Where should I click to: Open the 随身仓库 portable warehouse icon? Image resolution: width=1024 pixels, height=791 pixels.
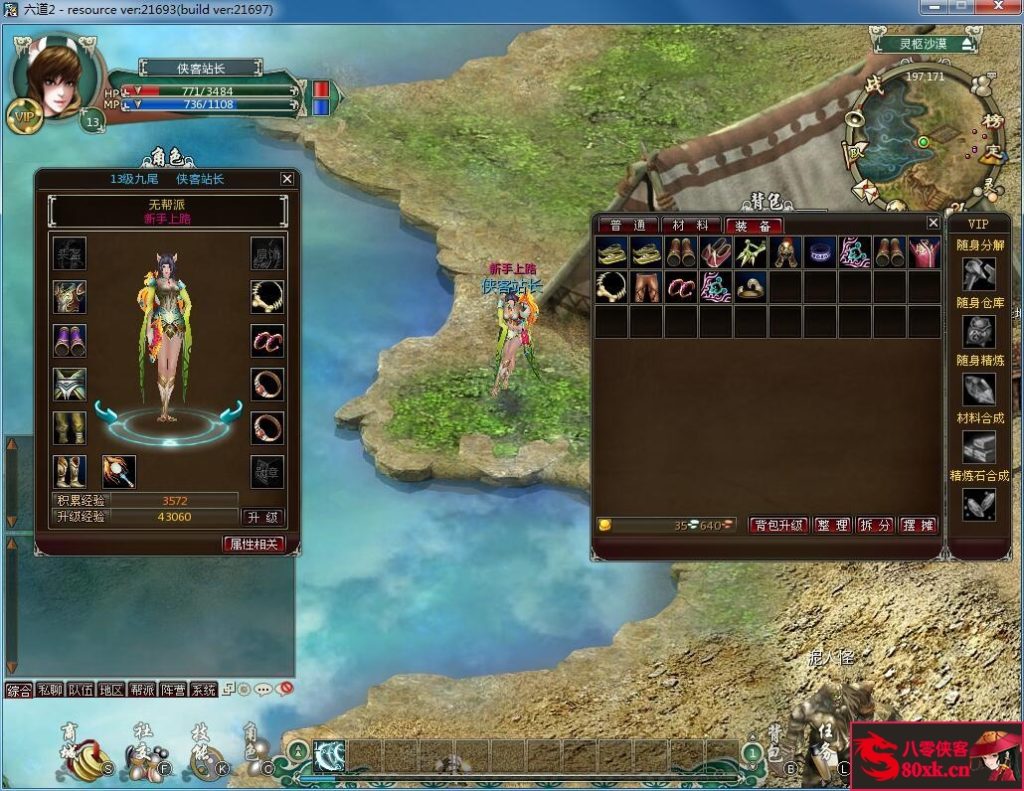click(x=978, y=331)
